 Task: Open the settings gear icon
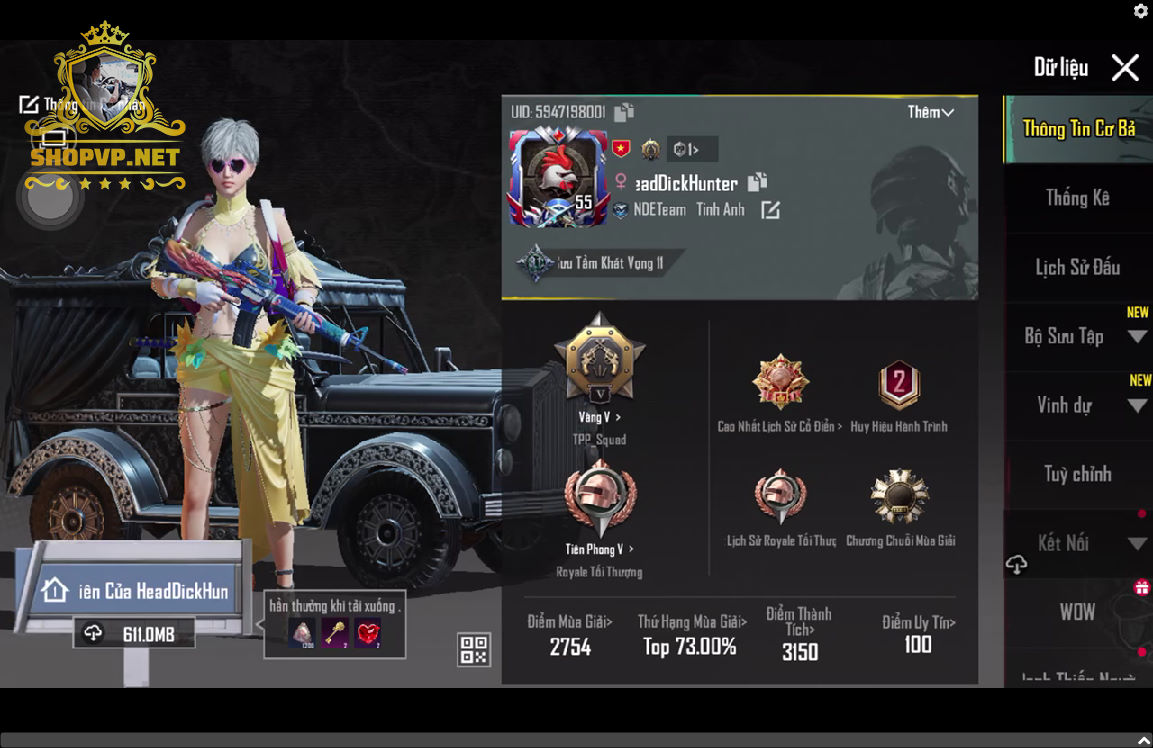[x=1141, y=11]
